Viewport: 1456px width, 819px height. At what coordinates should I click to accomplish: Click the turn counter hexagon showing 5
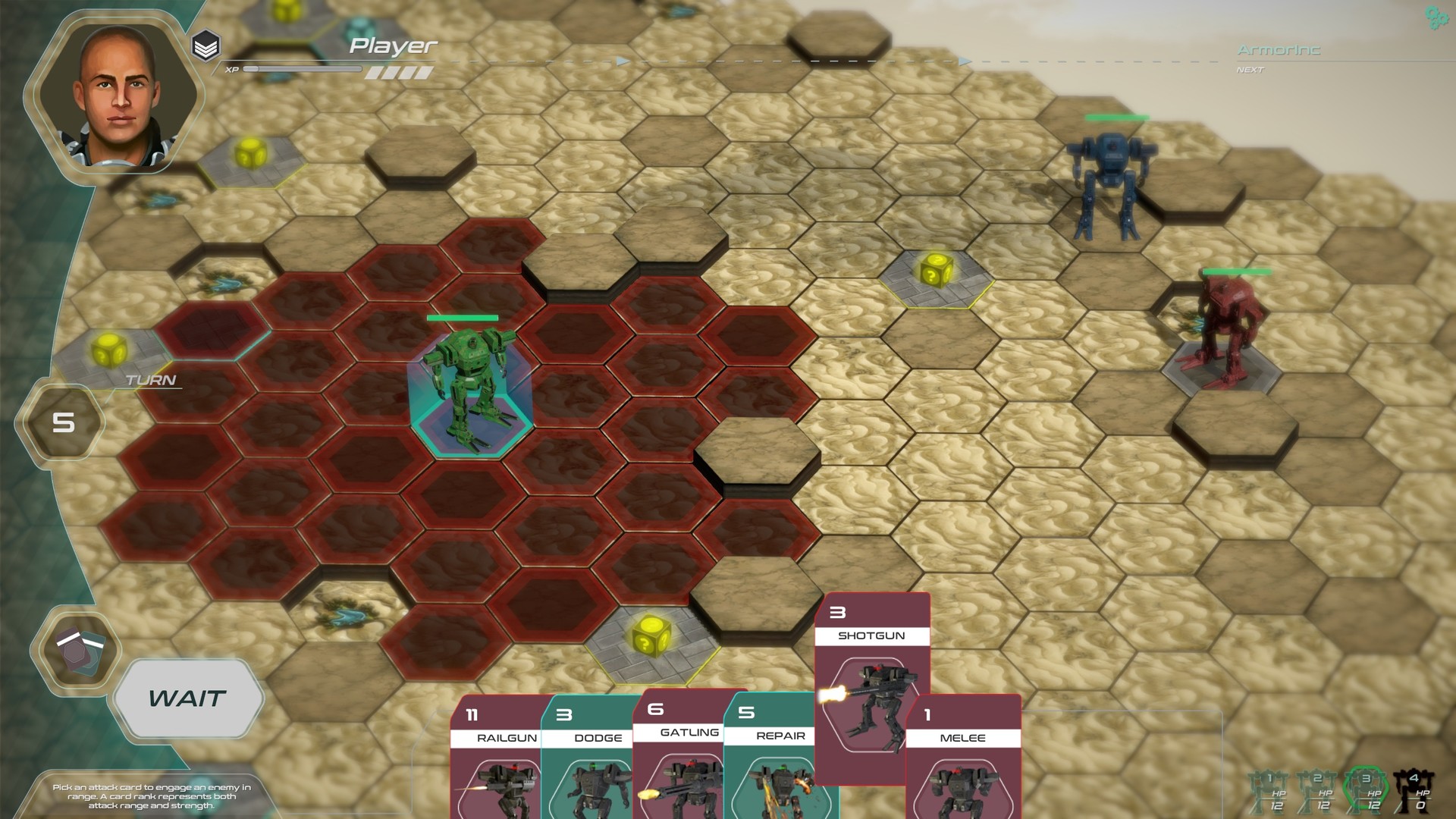coord(64,423)
